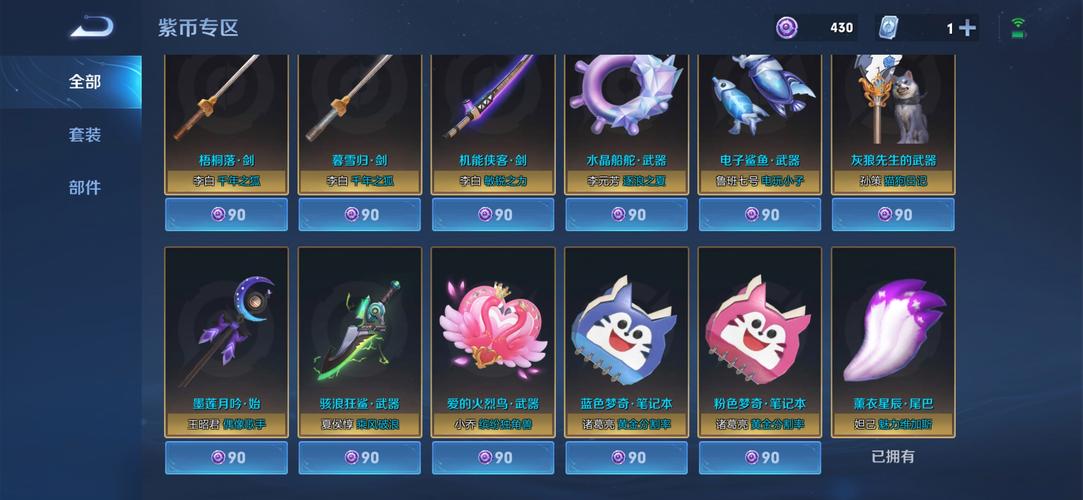
Task: Select the 部件 category tab
Action: coord(84,187)
